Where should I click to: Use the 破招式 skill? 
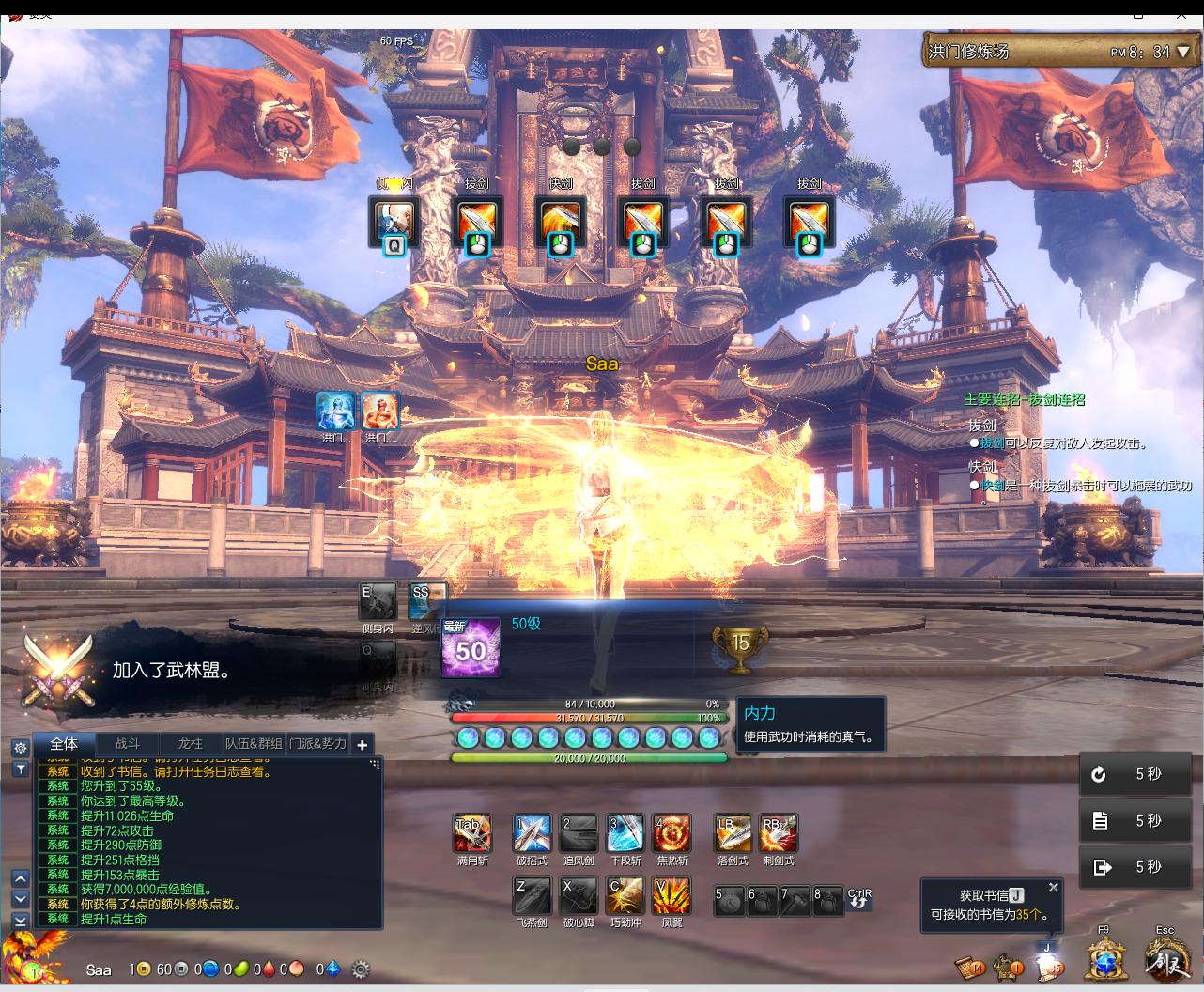tap(532, 833)
